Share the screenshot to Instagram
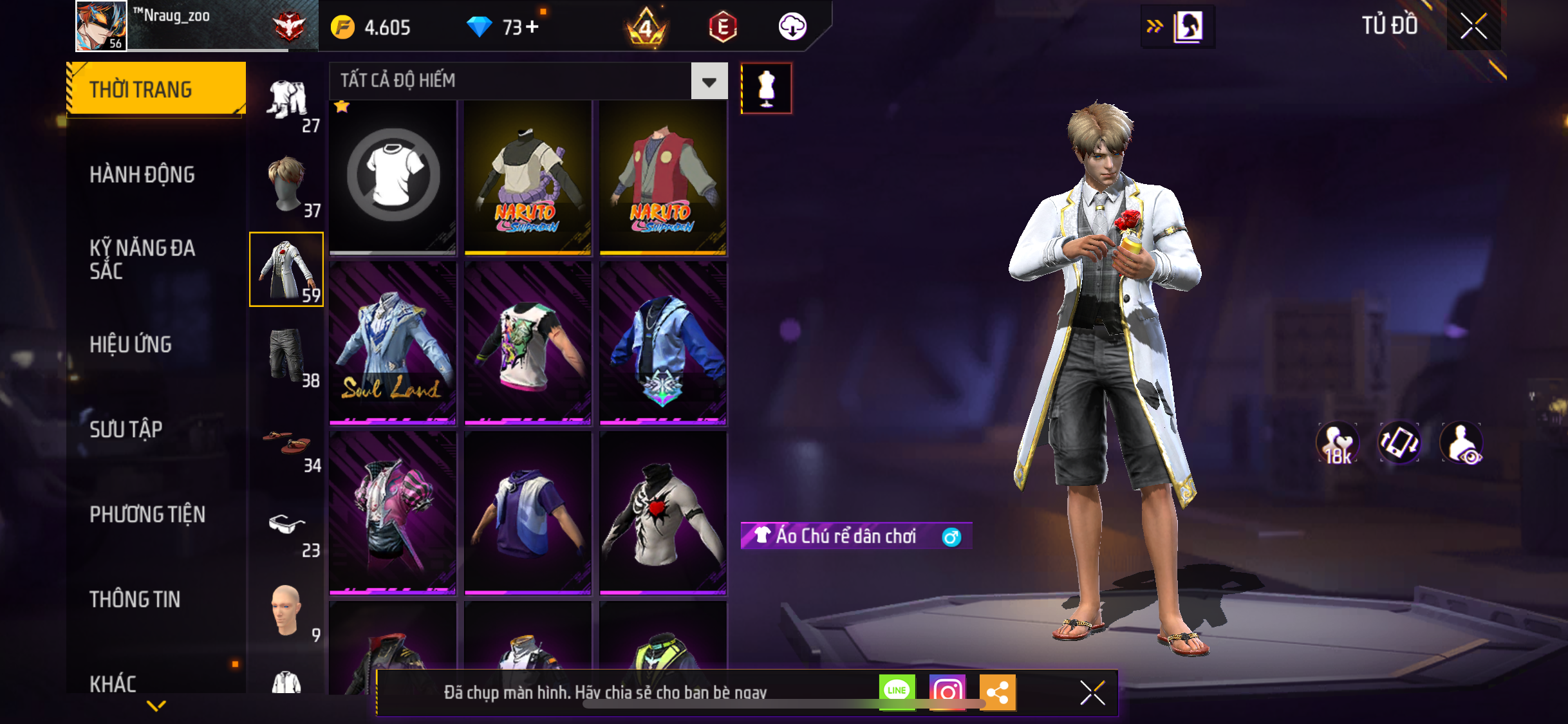This screenshot has width=1568, height=724. pyautogui.click(x=947, y=692)
